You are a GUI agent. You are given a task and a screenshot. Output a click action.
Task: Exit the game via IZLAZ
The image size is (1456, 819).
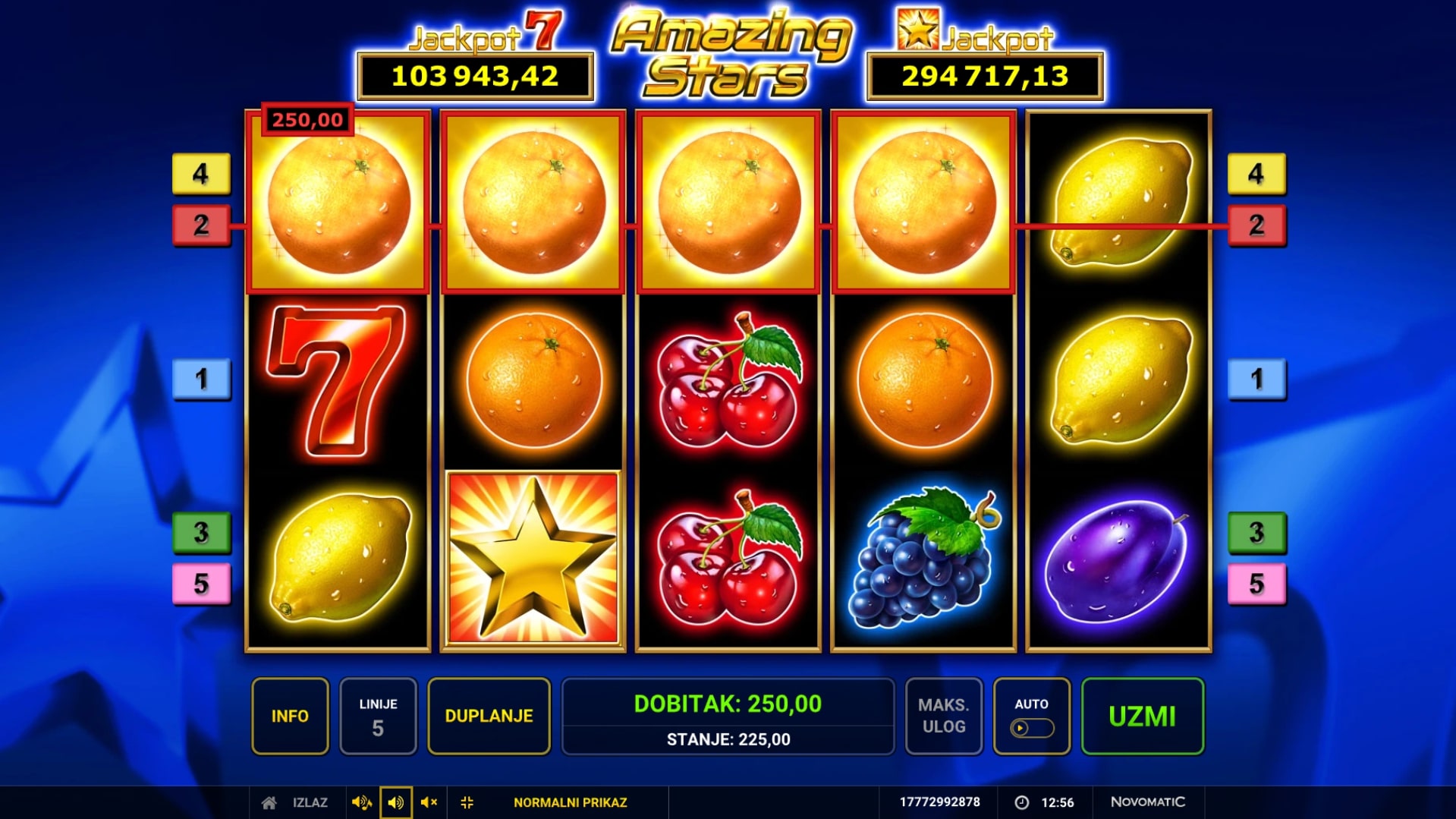[296, 802]
